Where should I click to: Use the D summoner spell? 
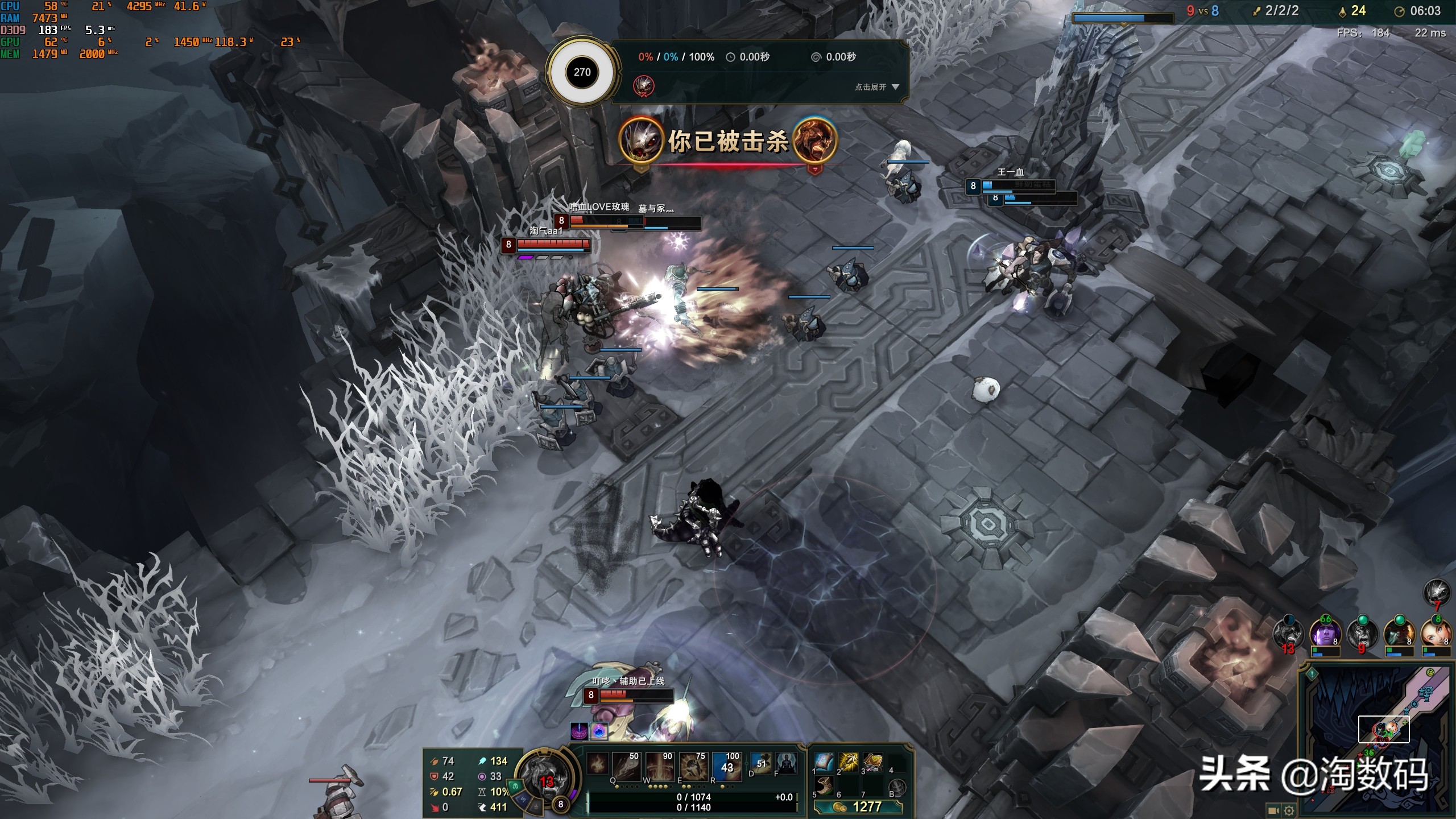click(x=760, y=763)
